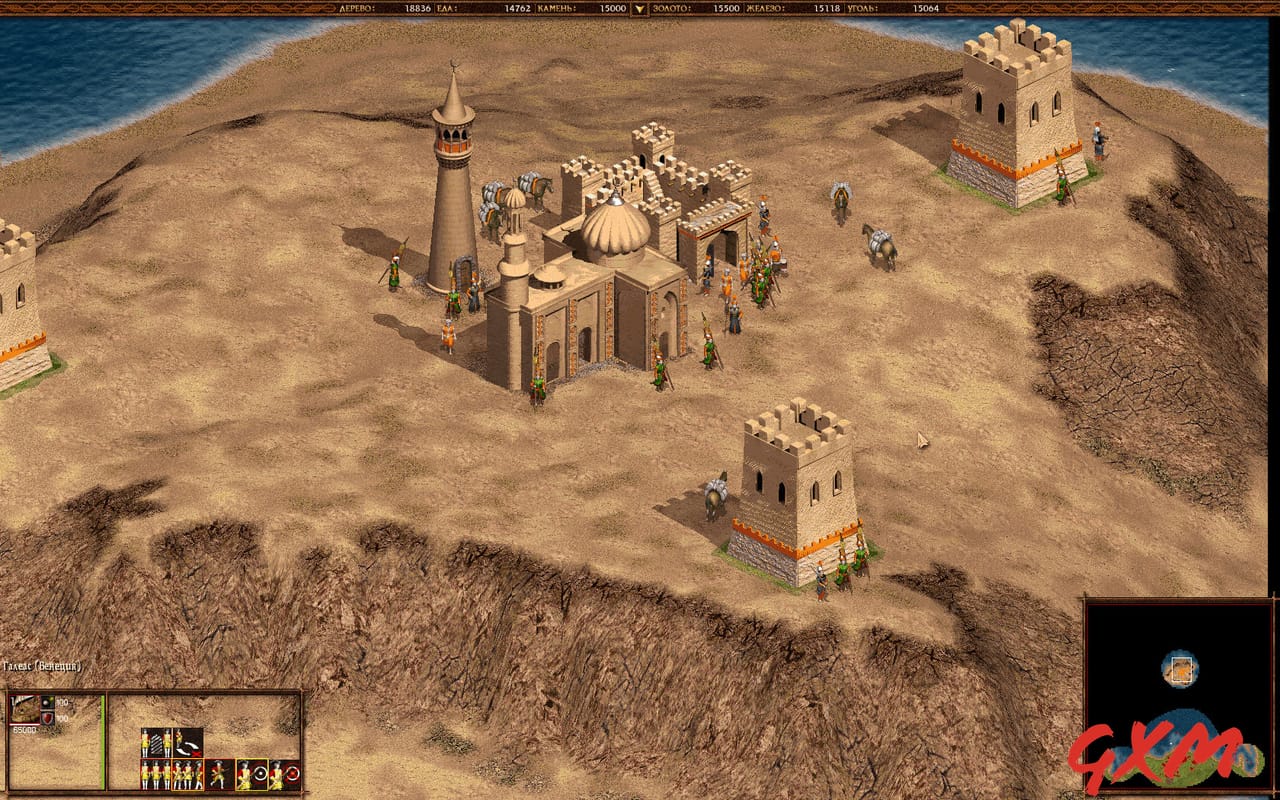Click the single running musketeer command icon
This screenshot has width=1280, height=800.
(219, 775)
